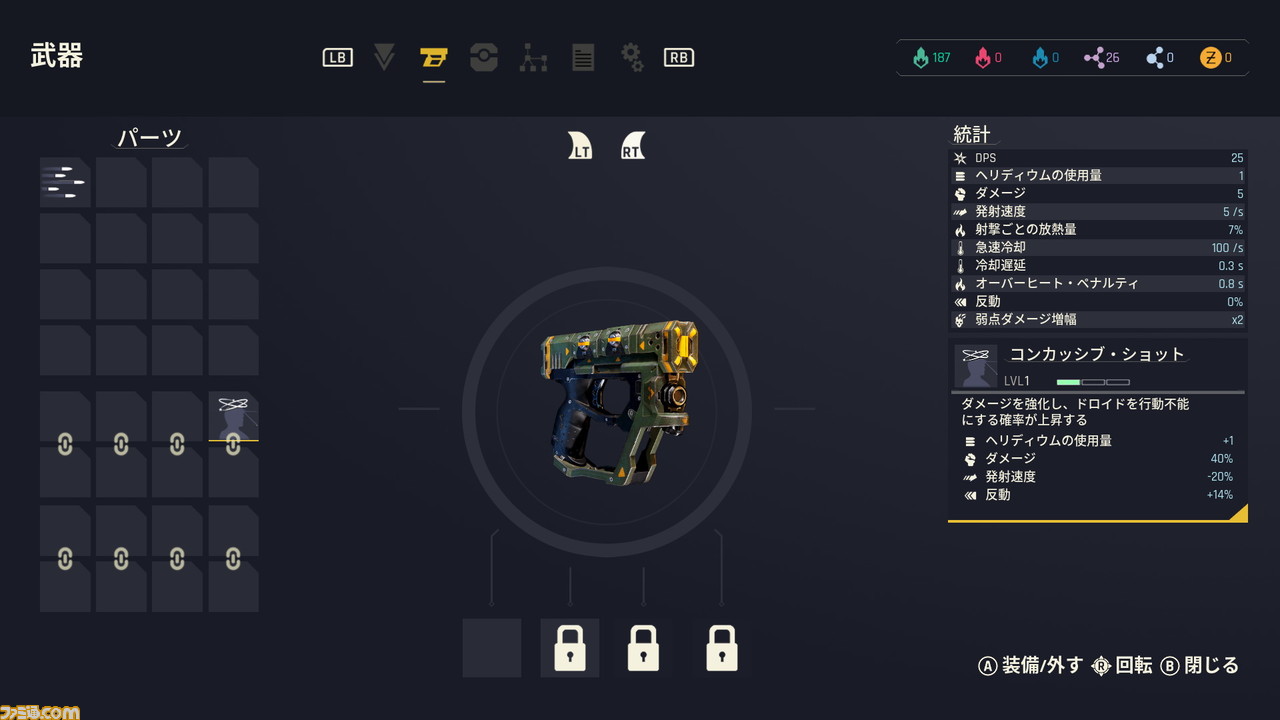The width and height of the screenshot is (1280, 720).
Task: Open the gears settings tab
Action: 632,58
